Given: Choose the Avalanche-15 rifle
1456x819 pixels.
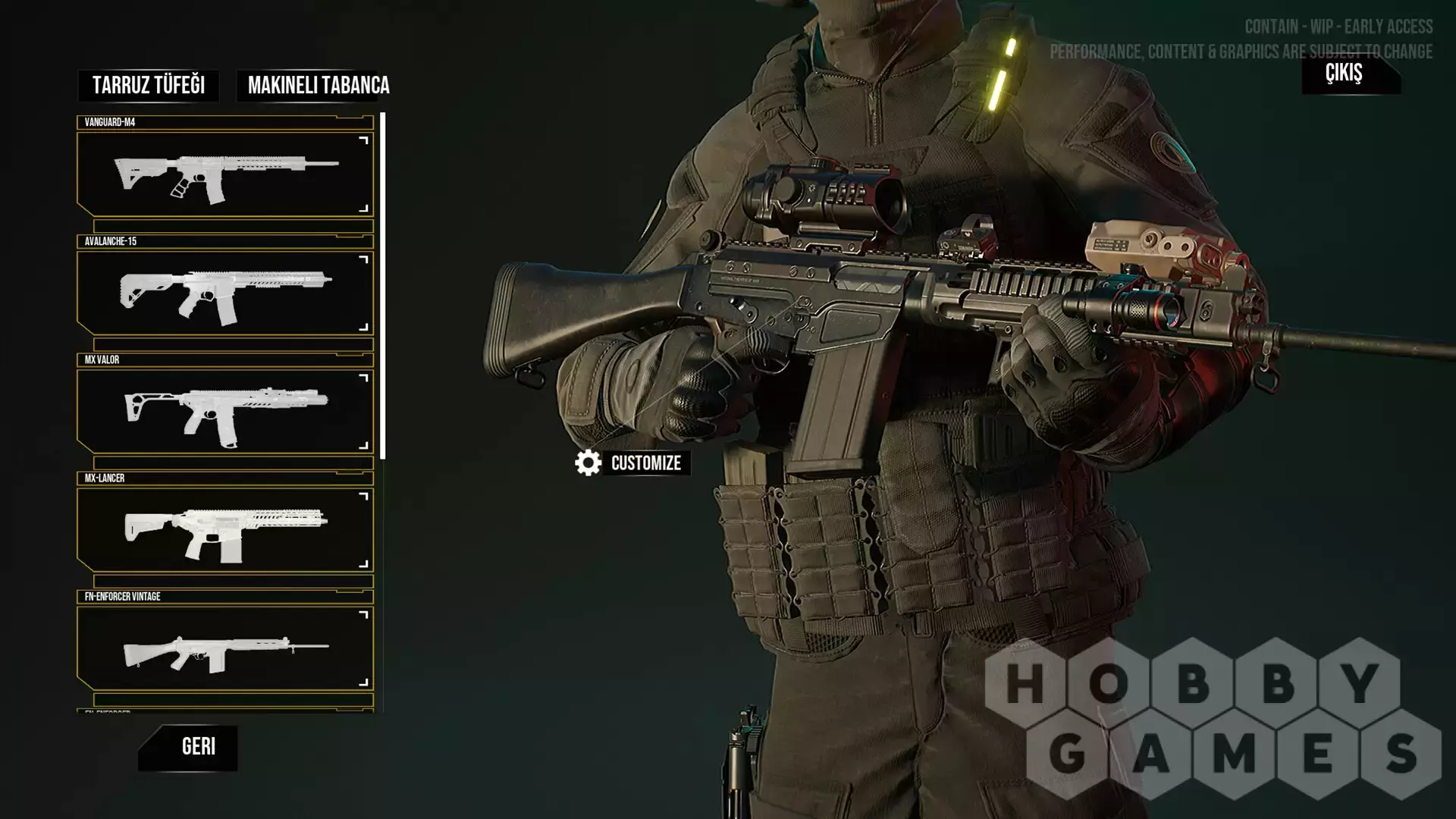Looking at the screenshot, I should 225,293.
